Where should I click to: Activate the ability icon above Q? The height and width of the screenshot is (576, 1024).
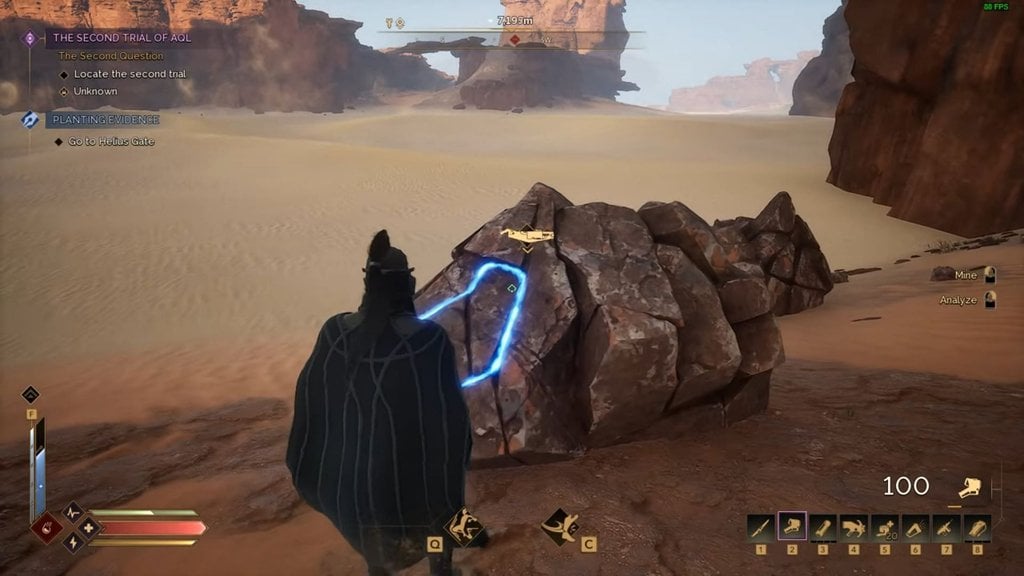pos(463,526)
